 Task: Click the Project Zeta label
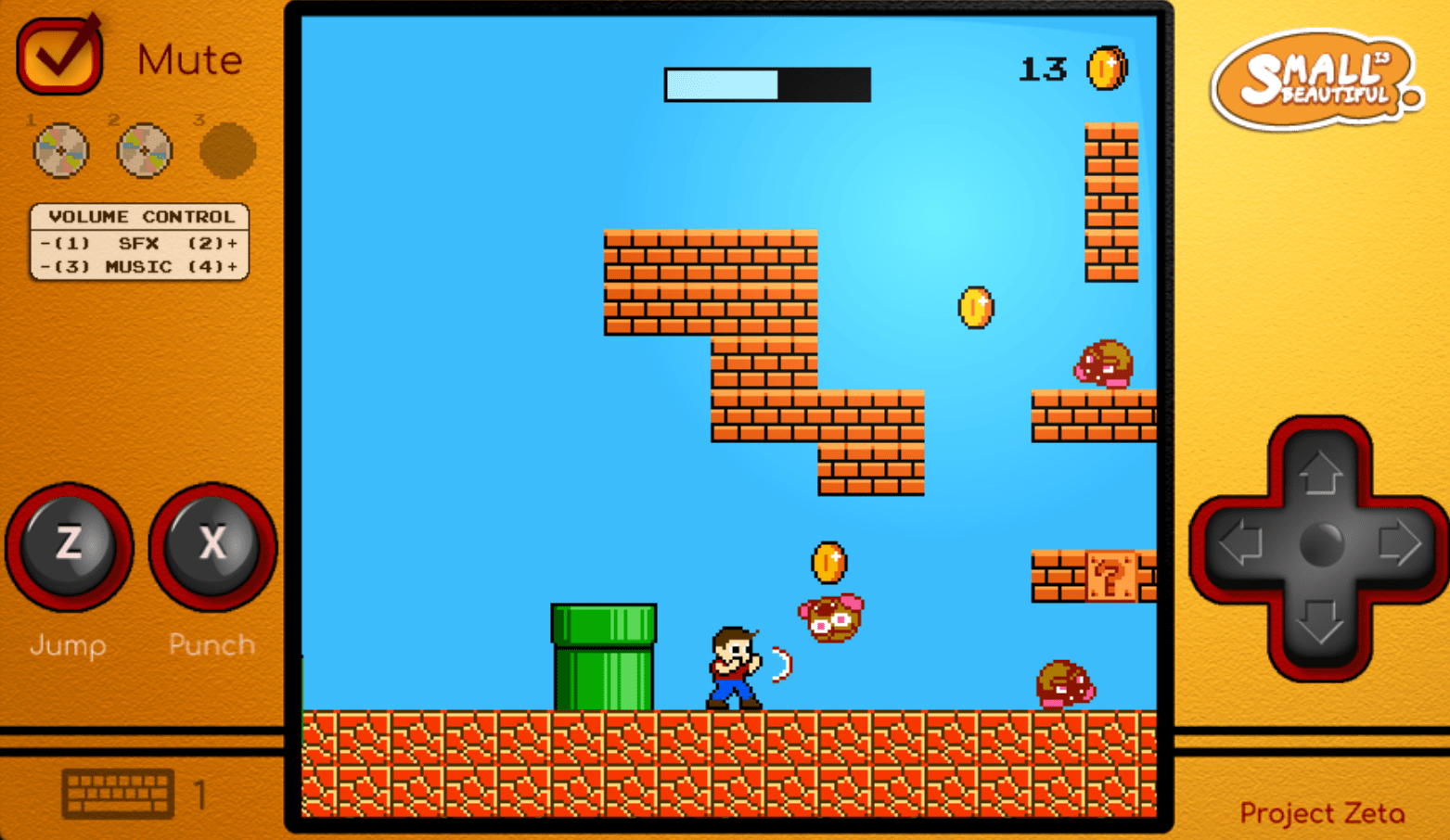click(1320, 813)
